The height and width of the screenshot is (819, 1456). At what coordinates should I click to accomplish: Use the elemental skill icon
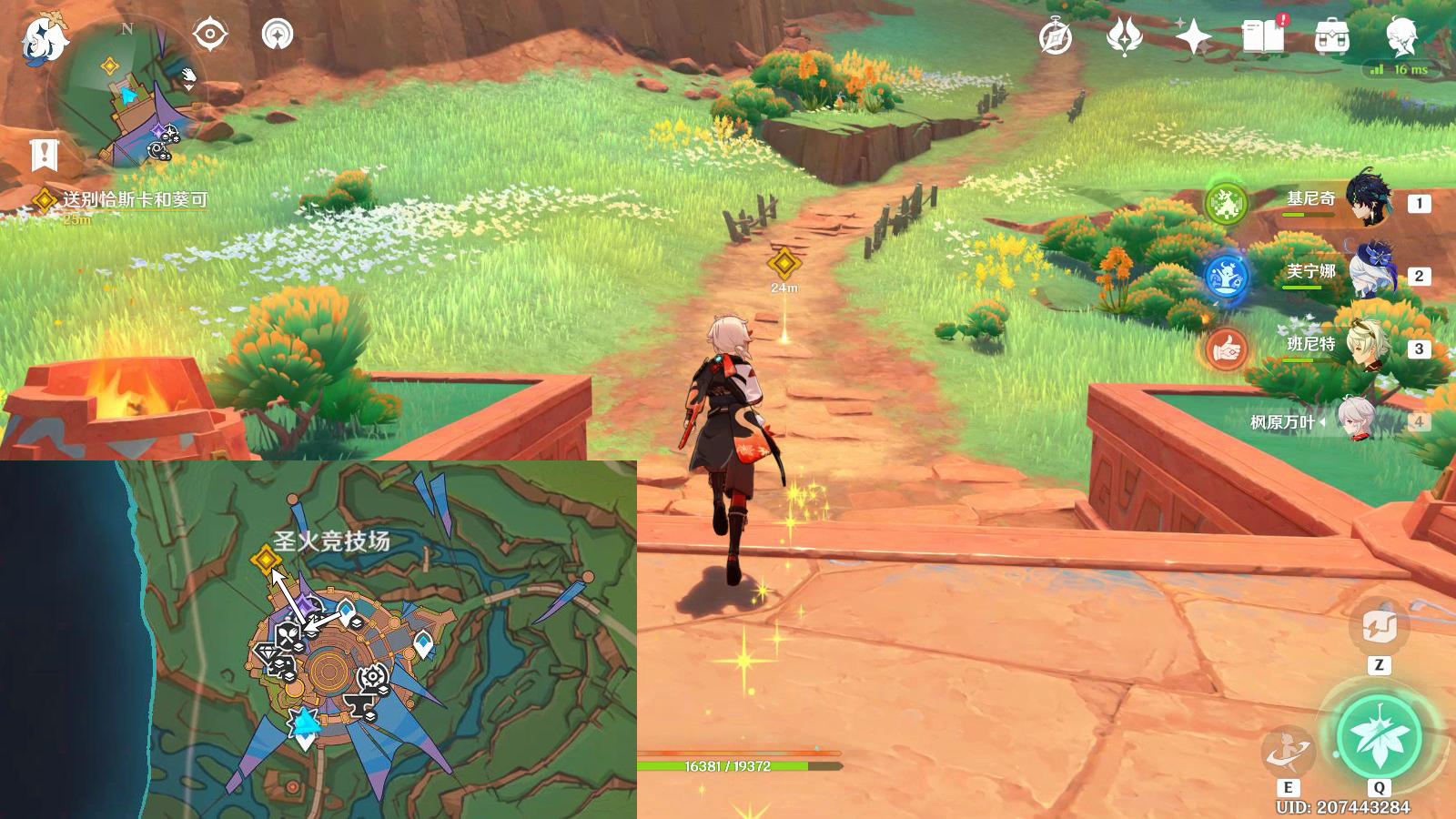tap(1288, 751)
